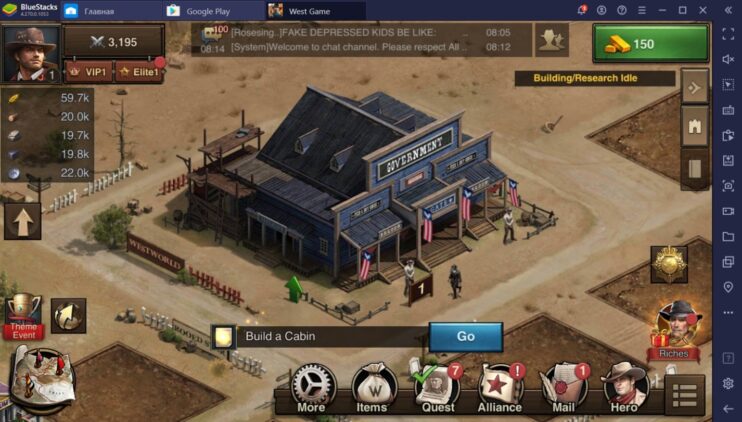742x422 pixels.
Task: Expand the upward arrow button below resources
Action: click(x=22, y=221)
